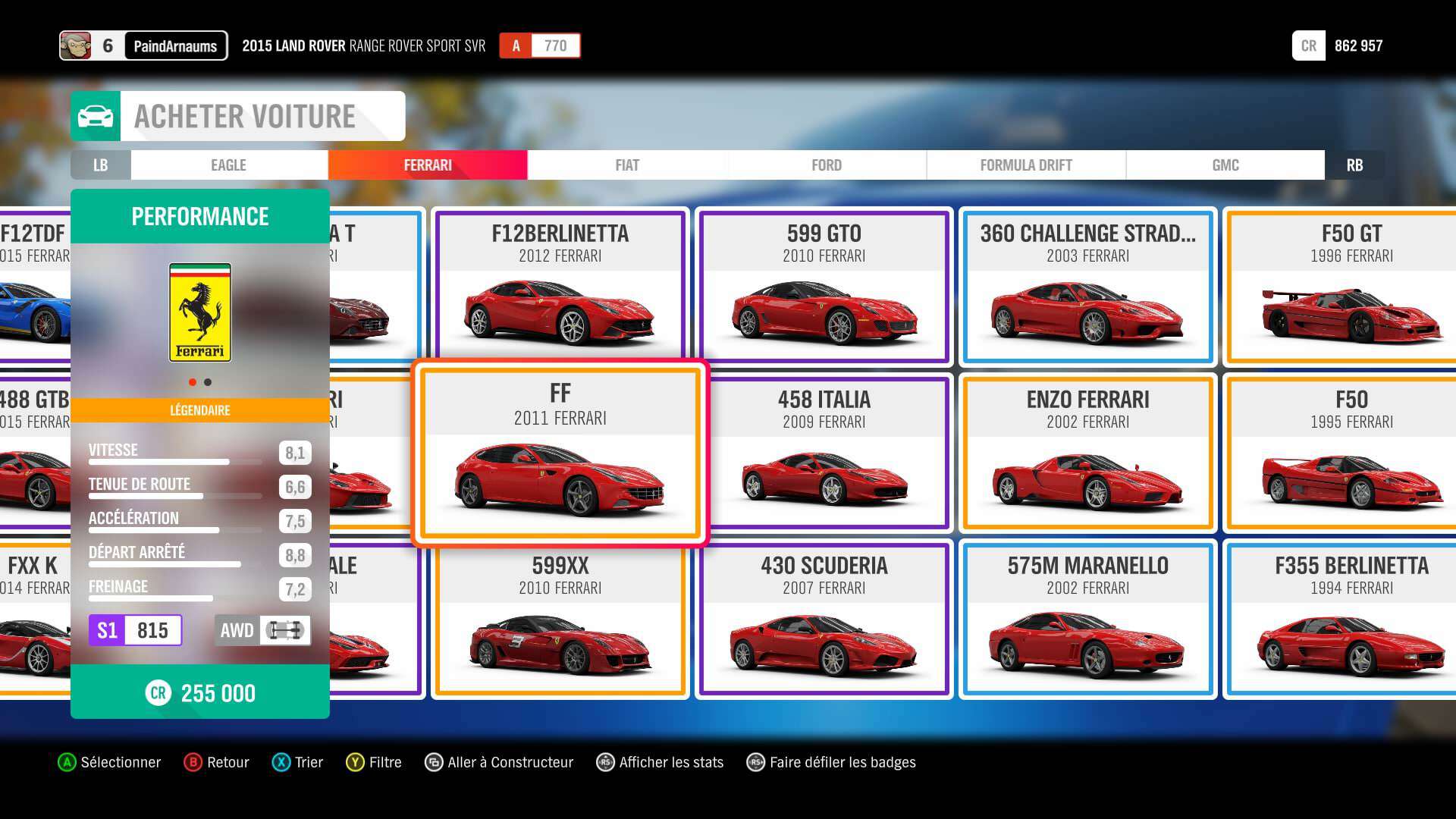Pick the 360 Challenge Stradale tile
1456x819 pixels.
point(1087,287)
